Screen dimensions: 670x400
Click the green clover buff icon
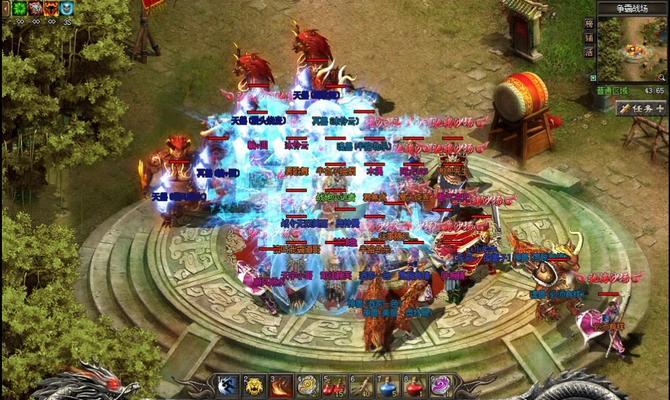pyautogui.click(x=18, y=8)
